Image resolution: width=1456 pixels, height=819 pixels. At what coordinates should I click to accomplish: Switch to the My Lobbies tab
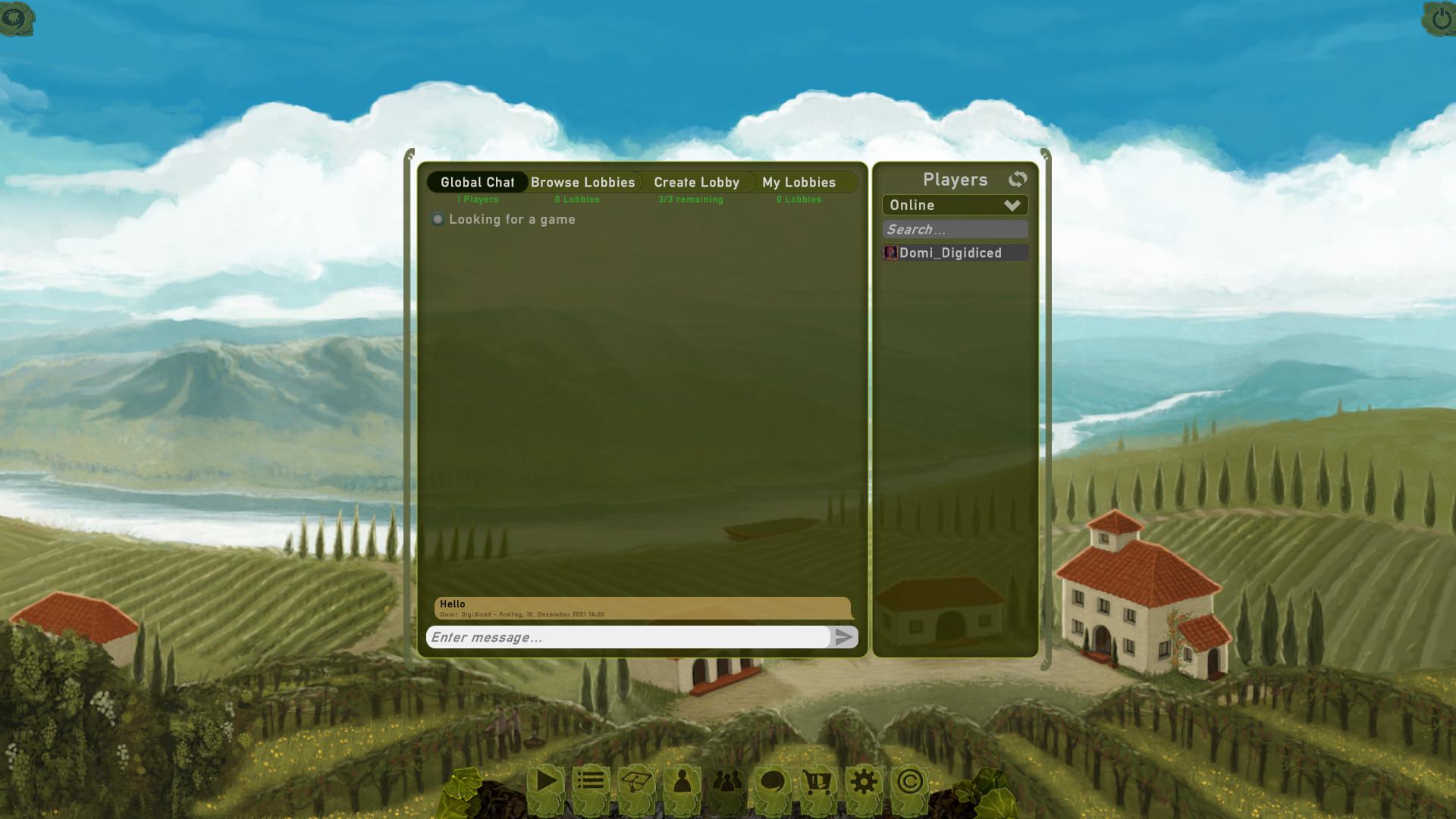[x=798, y=182]
